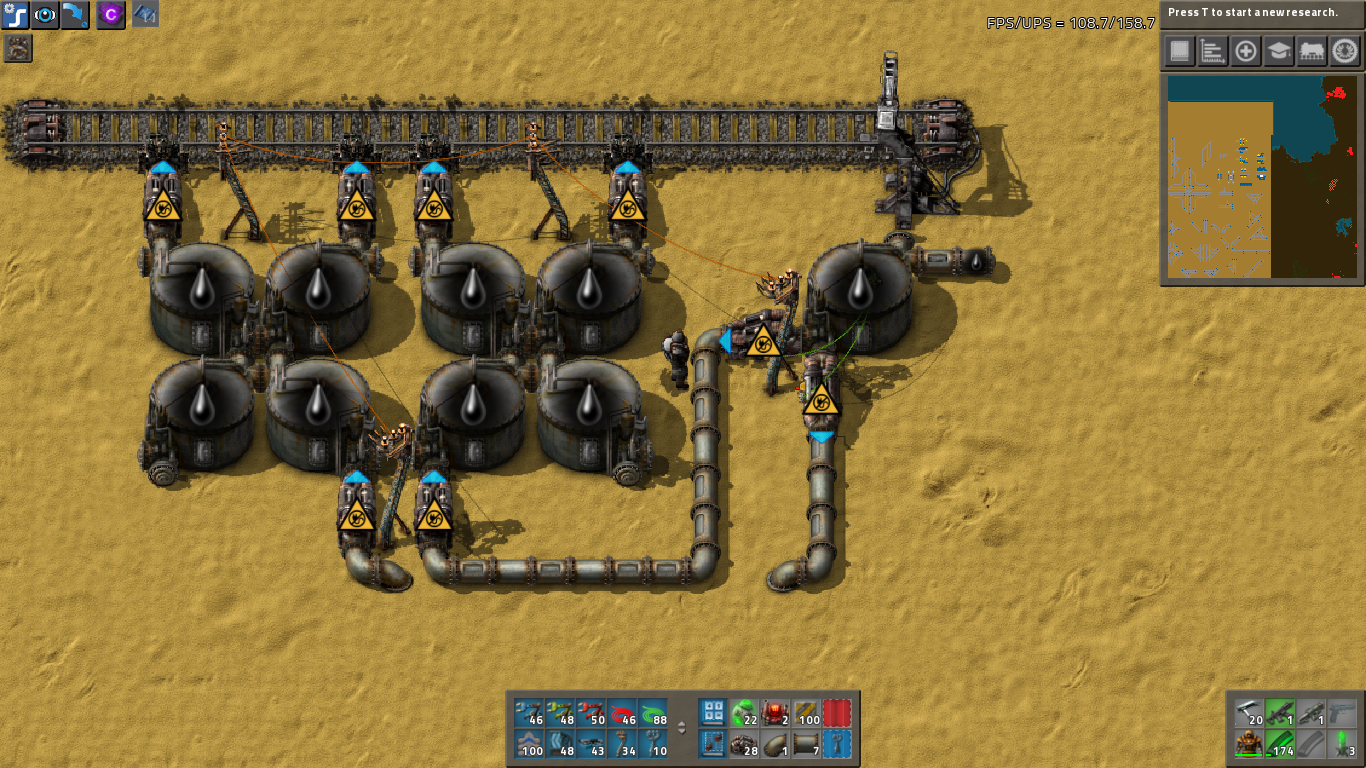Open the research graduation cap button
The height and width of the screenshot is (768, 1366).
click(1279, 51)
